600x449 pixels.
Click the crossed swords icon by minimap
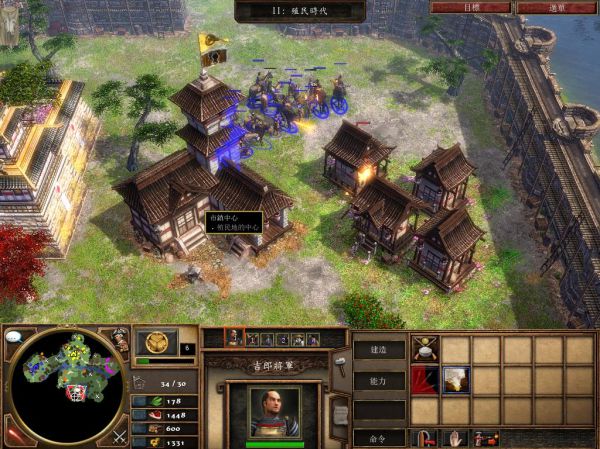click(119, 435)
